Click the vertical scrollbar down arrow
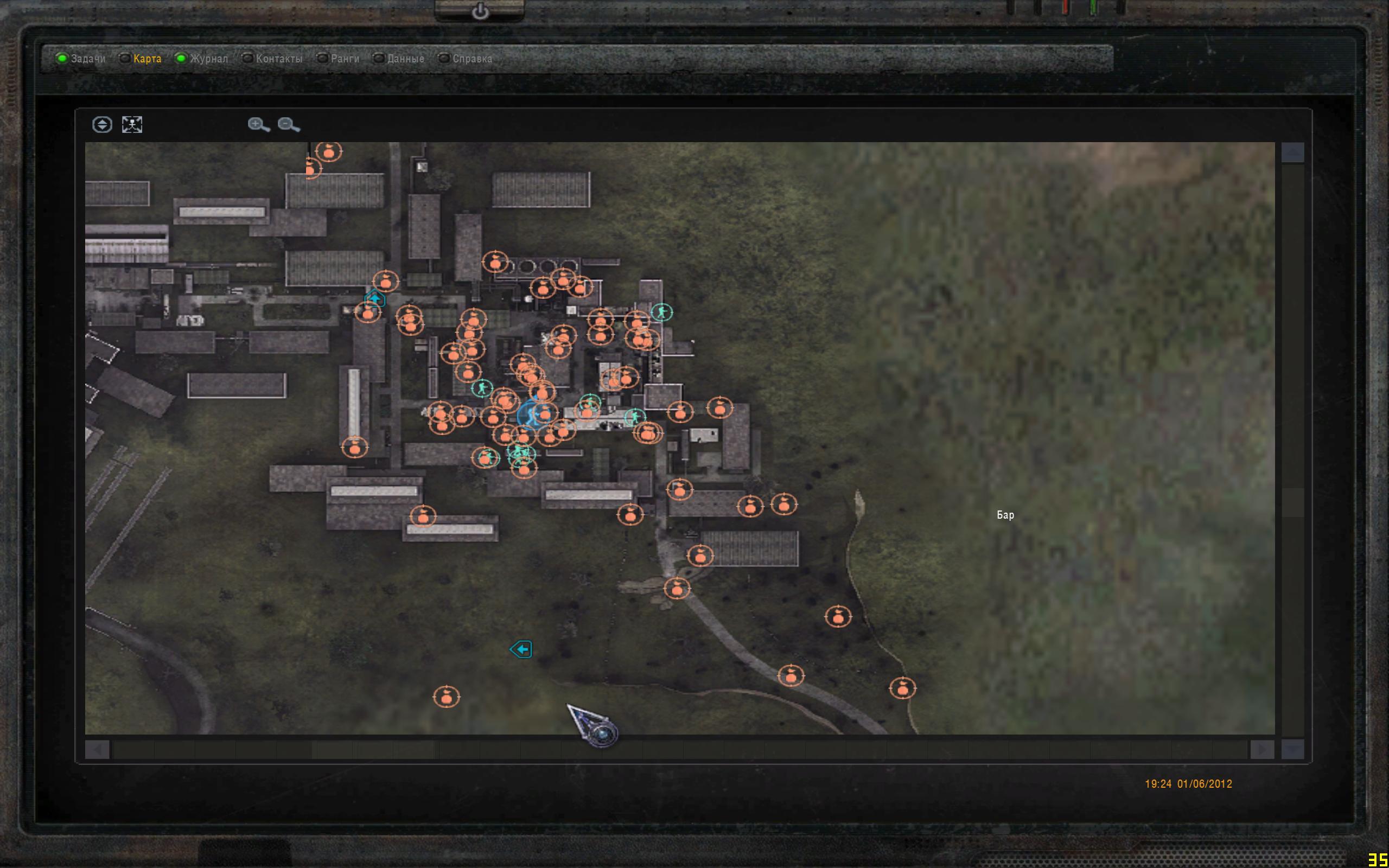Viewport: 1389px width, 868px height. (1292, 749)
